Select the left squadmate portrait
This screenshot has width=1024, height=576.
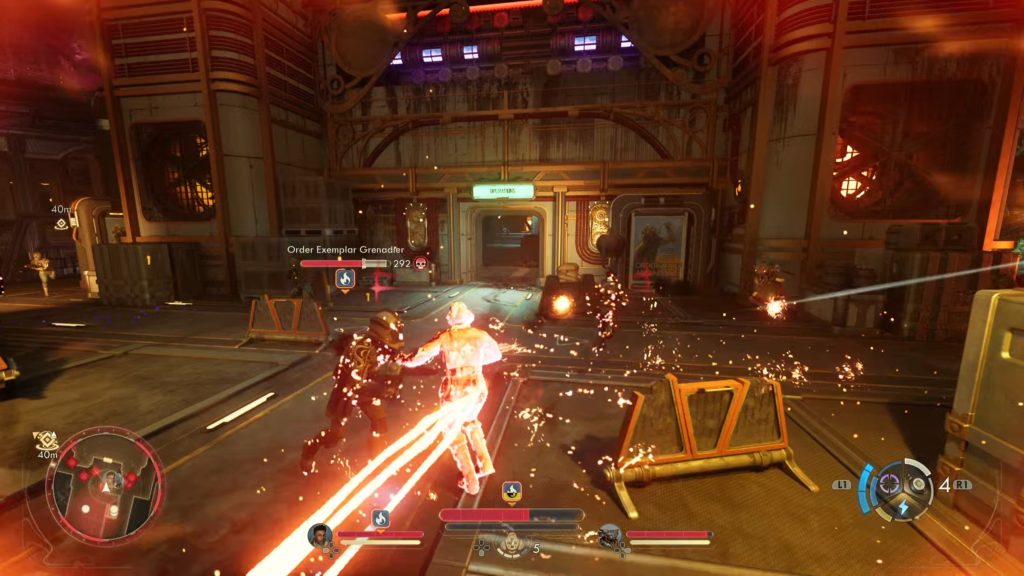(x=320, y=535)
